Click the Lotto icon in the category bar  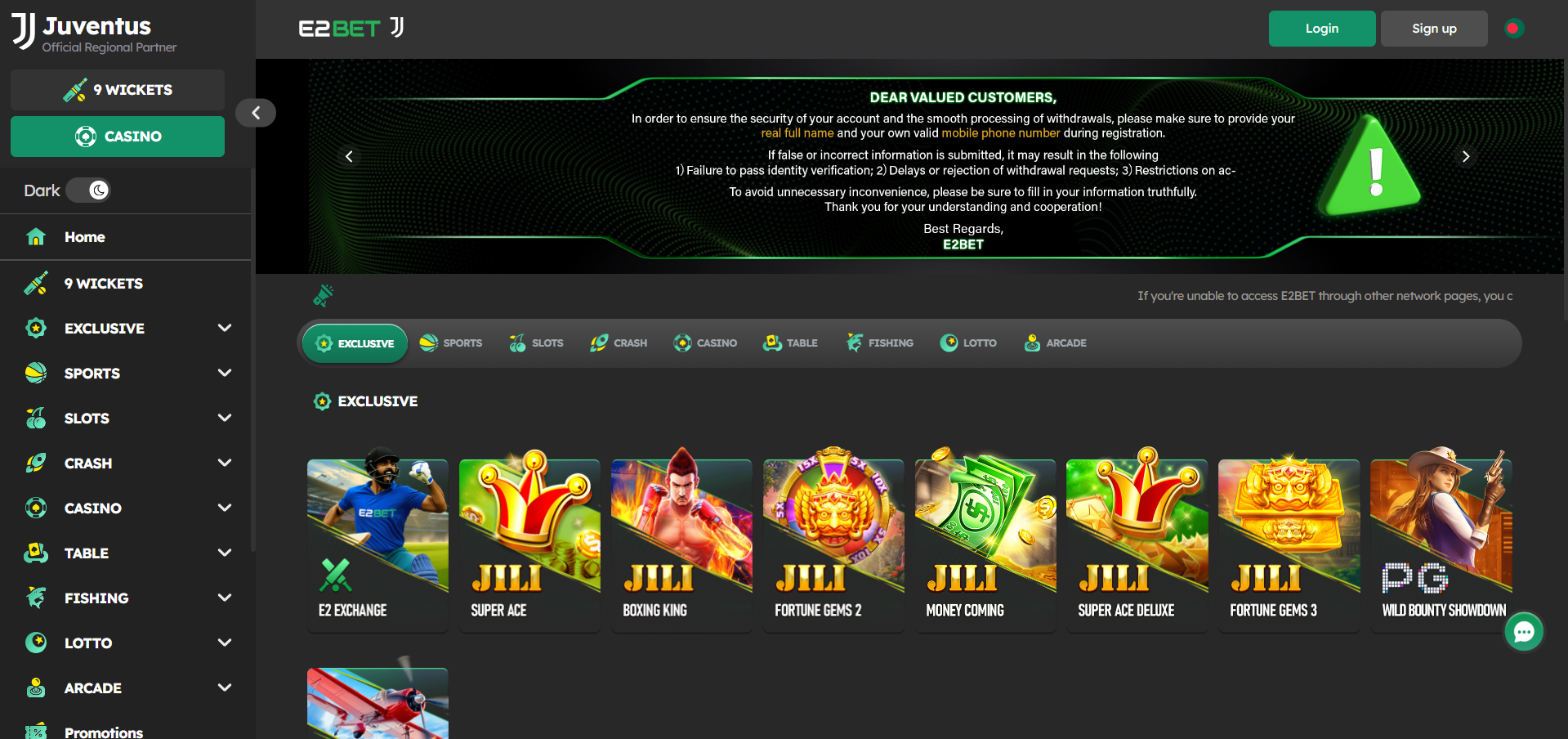pyautogui.click(x=949, y=343)
